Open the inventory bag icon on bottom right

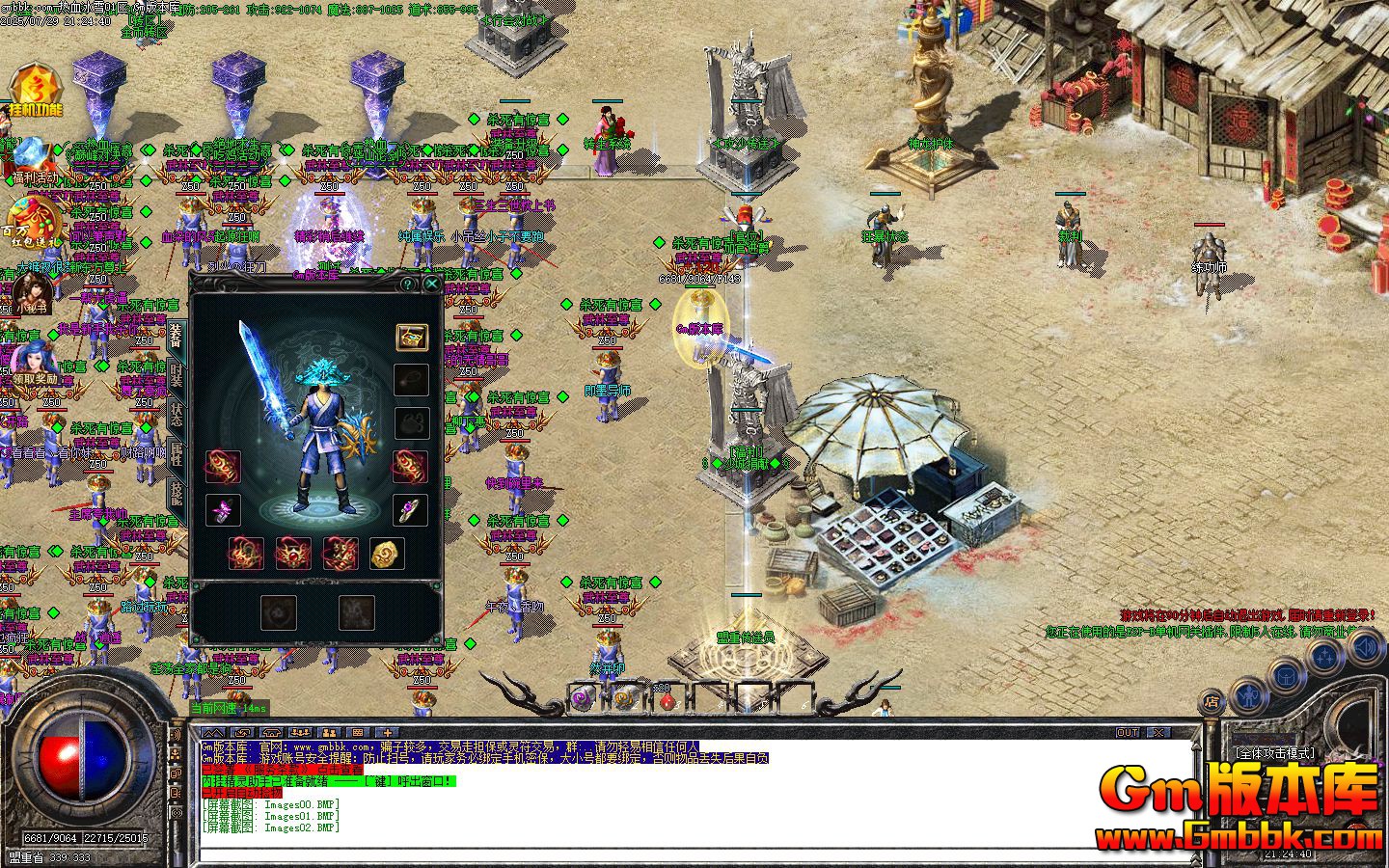[x=1286, y=678]
